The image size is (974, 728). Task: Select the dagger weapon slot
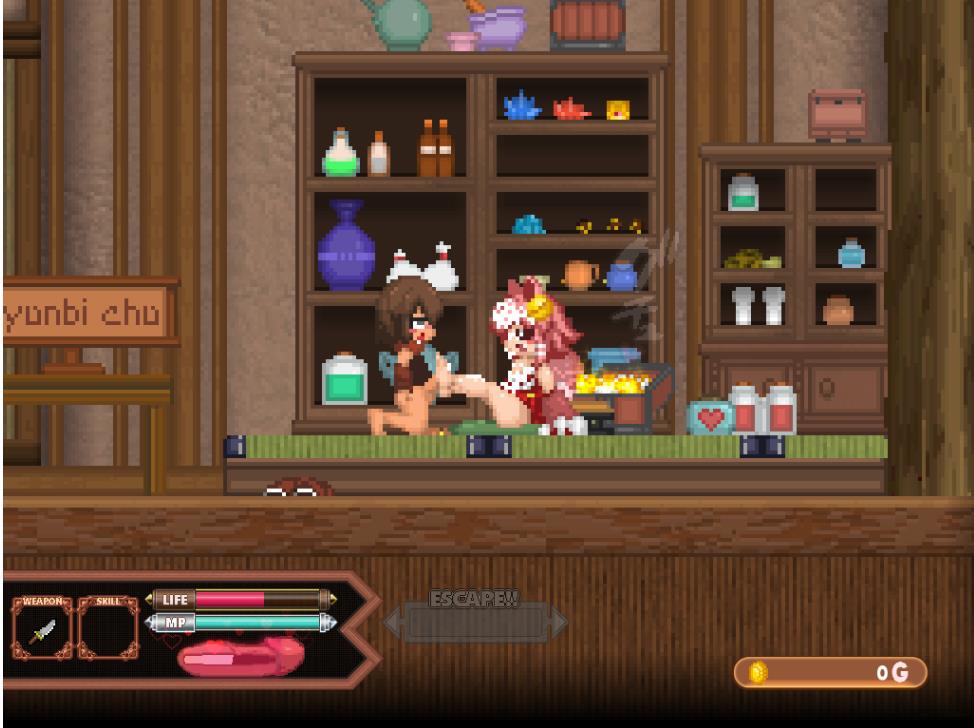click(x=43, y=630)
